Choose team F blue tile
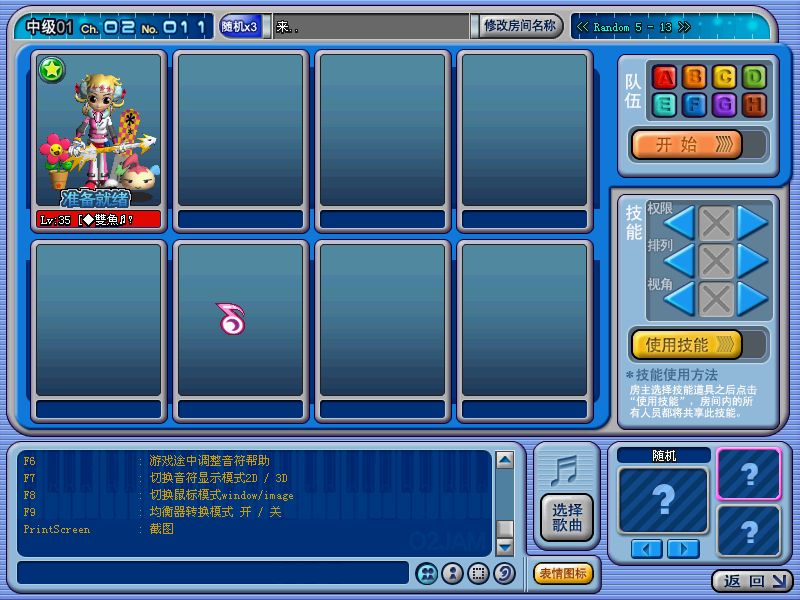 point(694,106)
